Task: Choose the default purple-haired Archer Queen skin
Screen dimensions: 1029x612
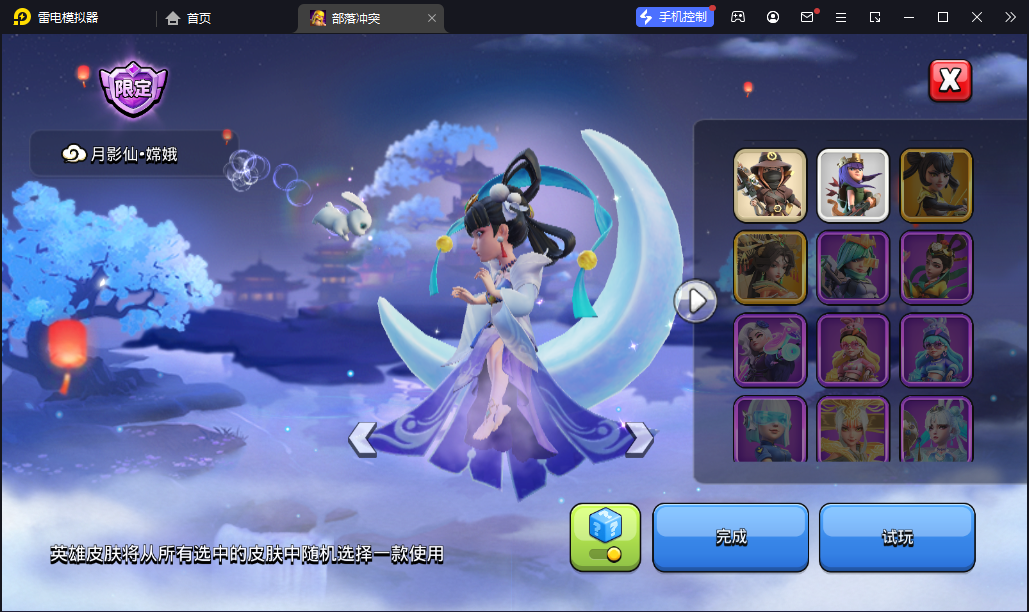Action: pos(853,185)
